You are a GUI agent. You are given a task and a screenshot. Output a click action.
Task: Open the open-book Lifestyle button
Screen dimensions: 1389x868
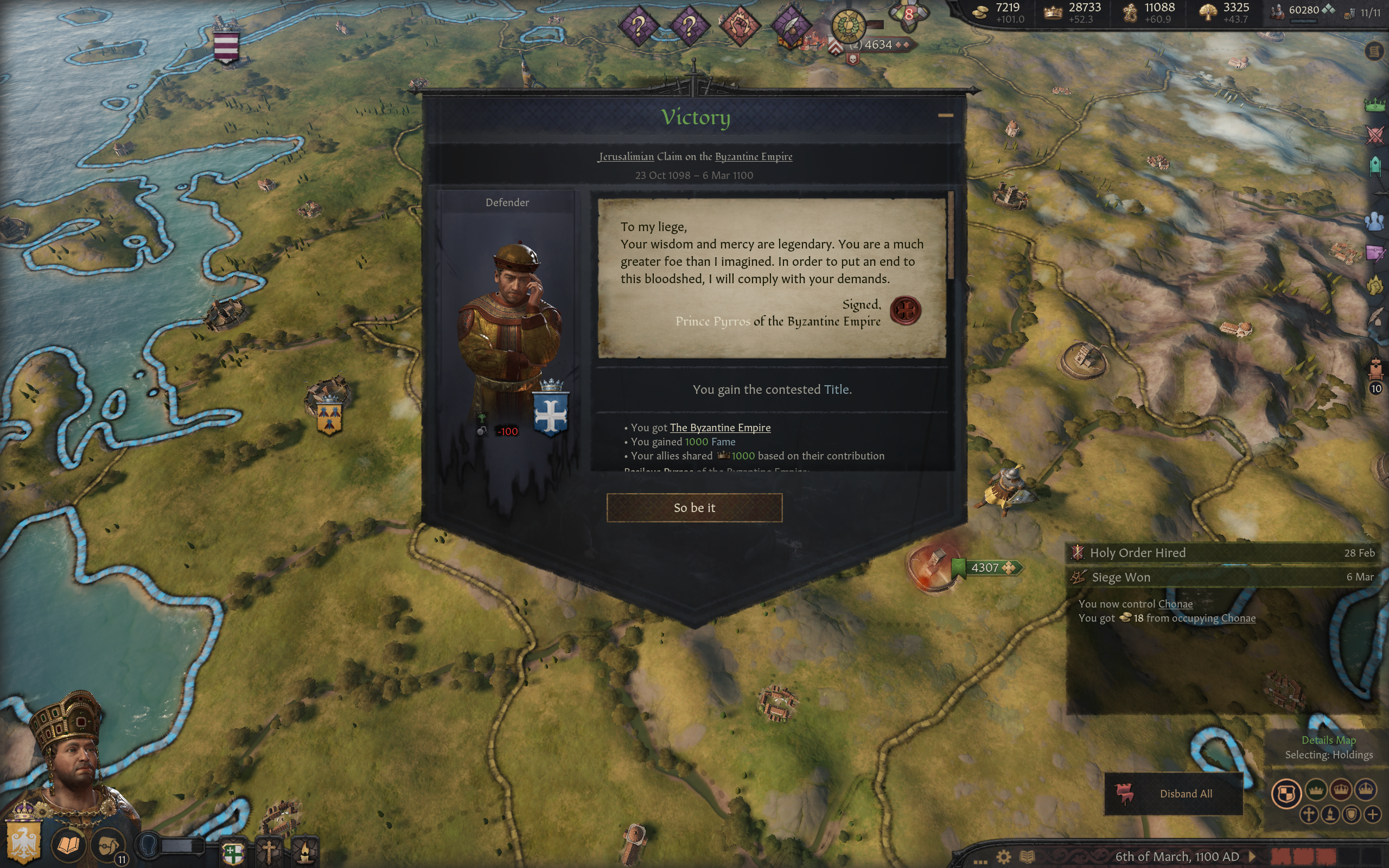68,845
